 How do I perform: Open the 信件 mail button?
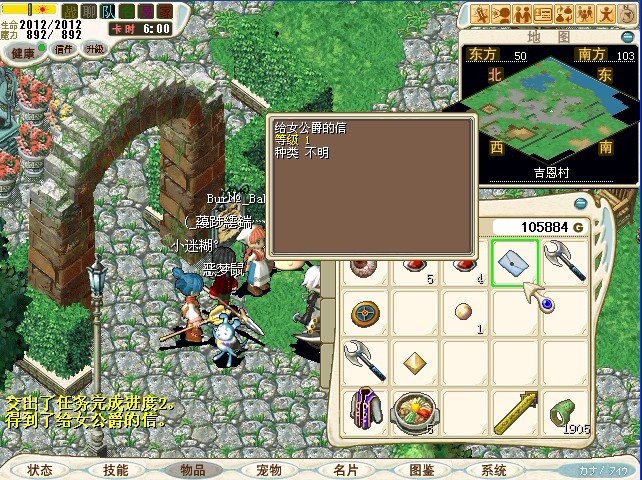tap(64, 49)
